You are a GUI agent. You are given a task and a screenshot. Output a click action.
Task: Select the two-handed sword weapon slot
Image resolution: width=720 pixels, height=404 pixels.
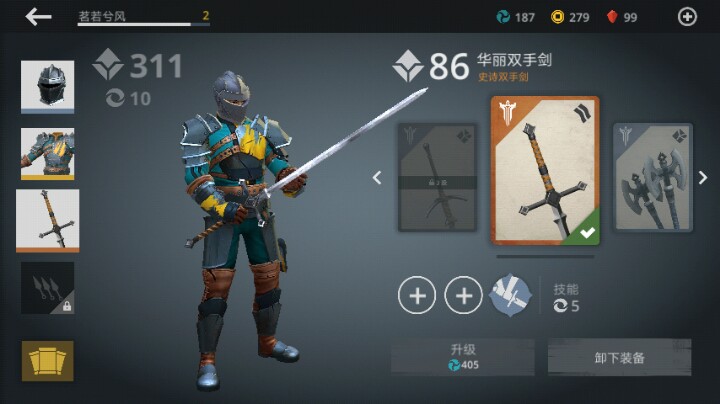47,220
